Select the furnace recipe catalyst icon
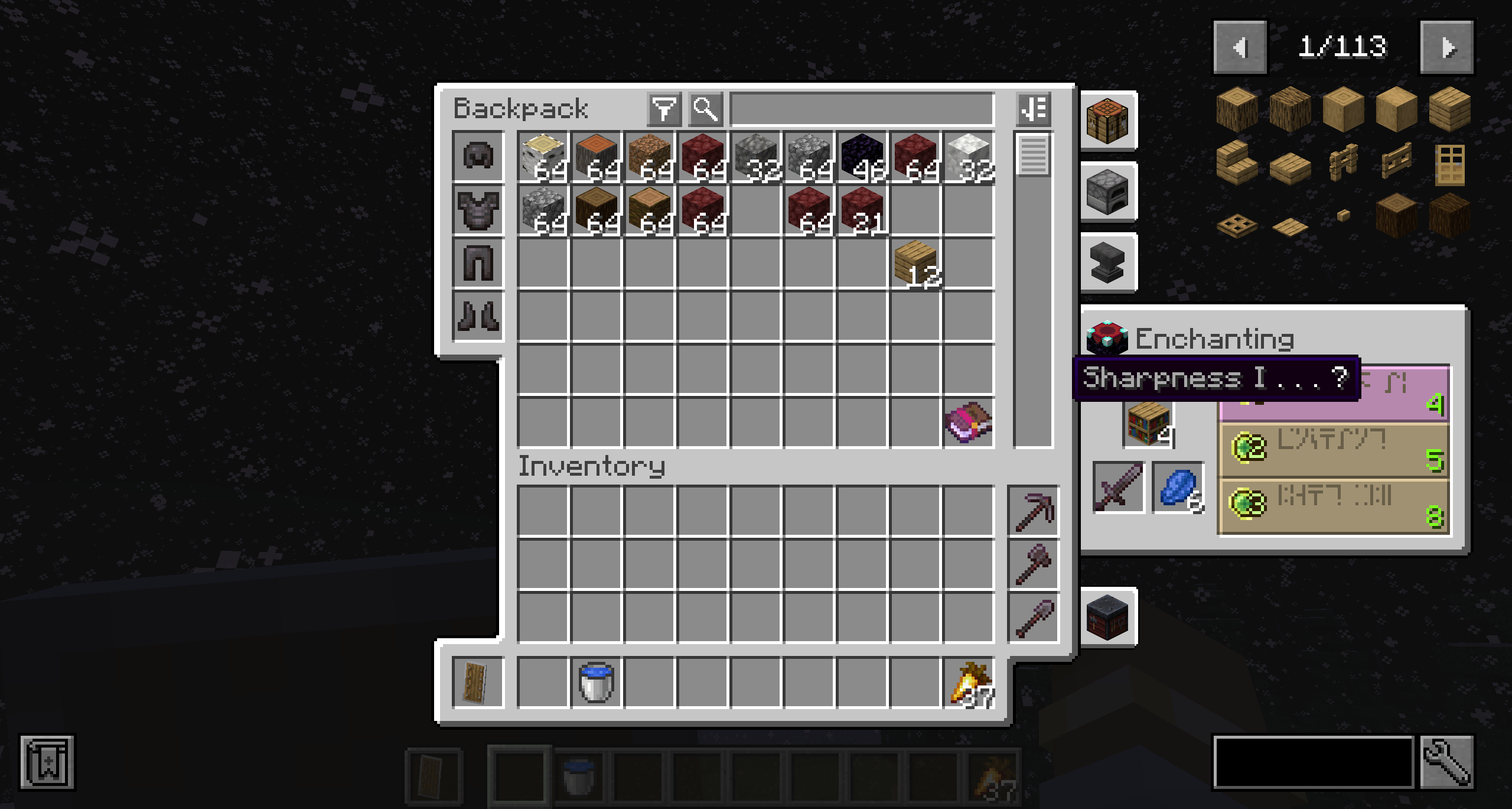Screen dimensions: 1512x809 point(1107,192)
